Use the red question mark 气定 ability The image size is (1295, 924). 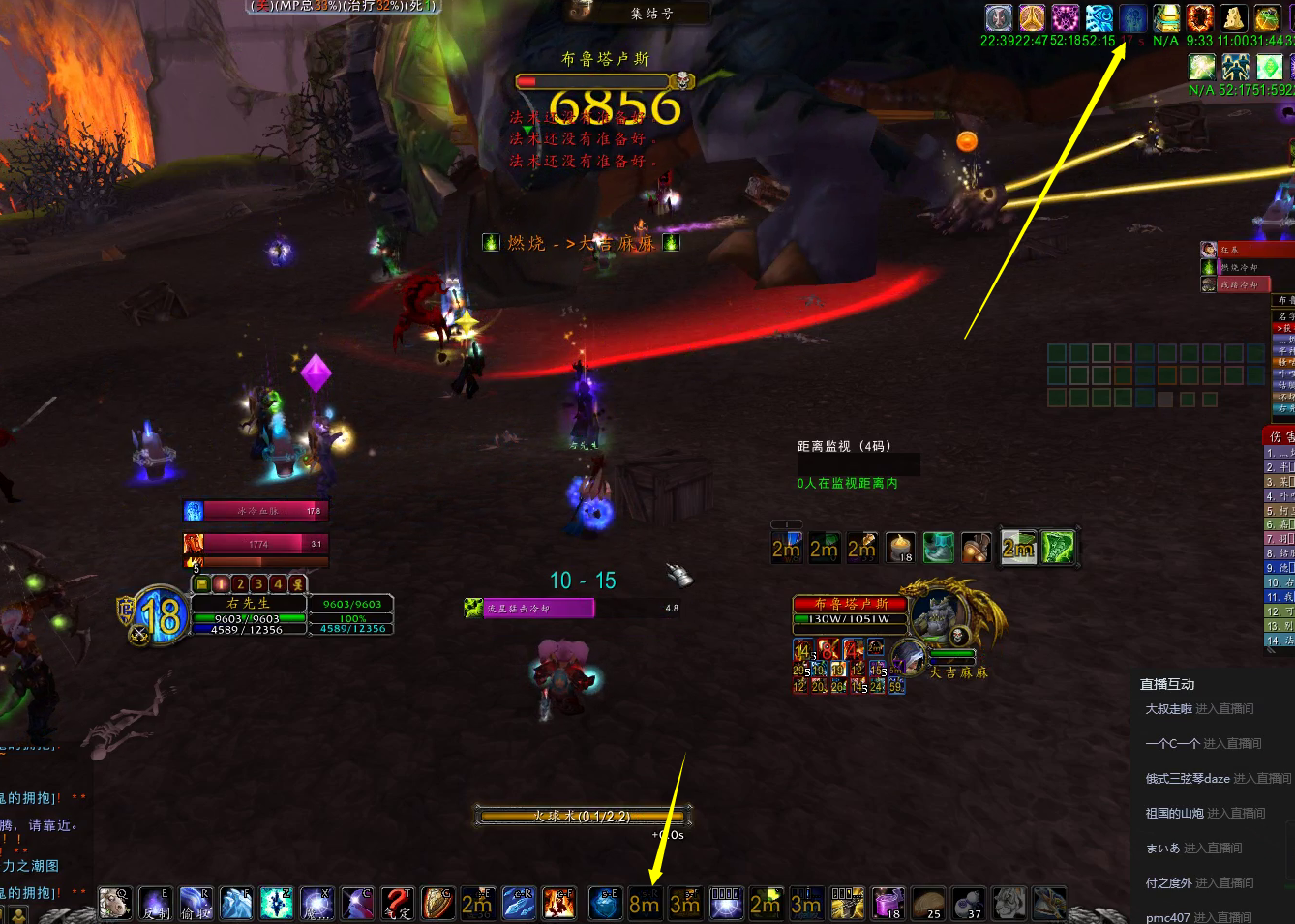[x=397, y=903]
